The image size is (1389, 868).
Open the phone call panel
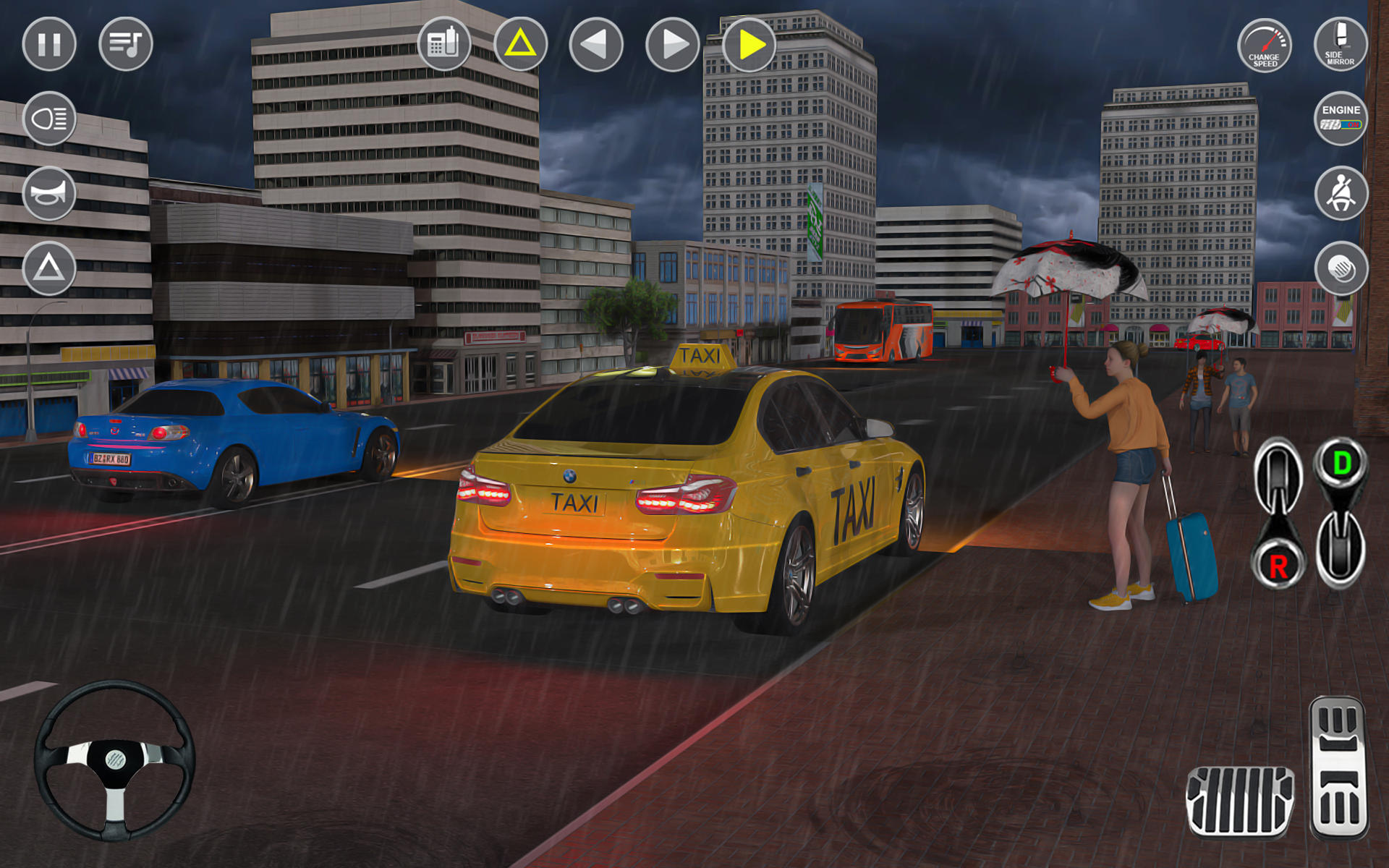click(446, 45)
